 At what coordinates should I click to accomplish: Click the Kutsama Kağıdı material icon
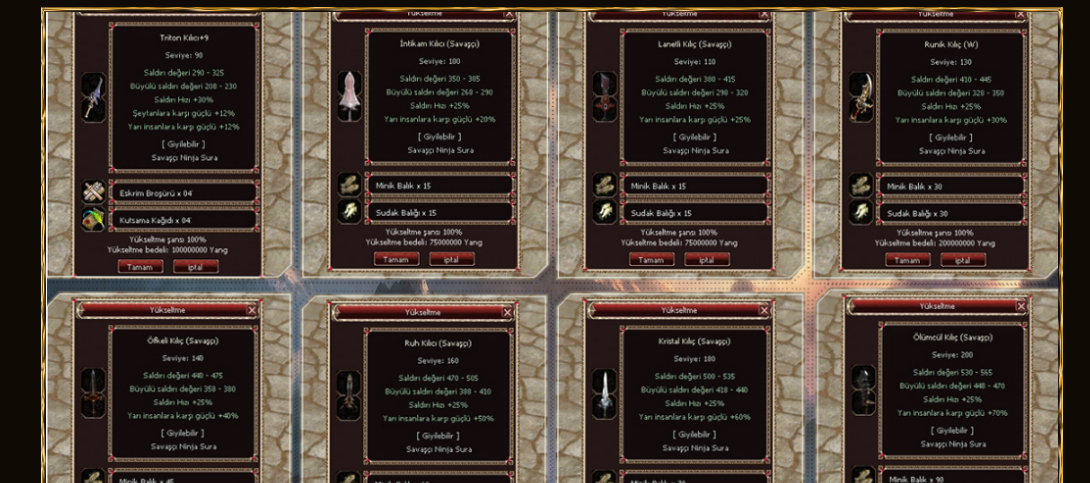point(93,219)
